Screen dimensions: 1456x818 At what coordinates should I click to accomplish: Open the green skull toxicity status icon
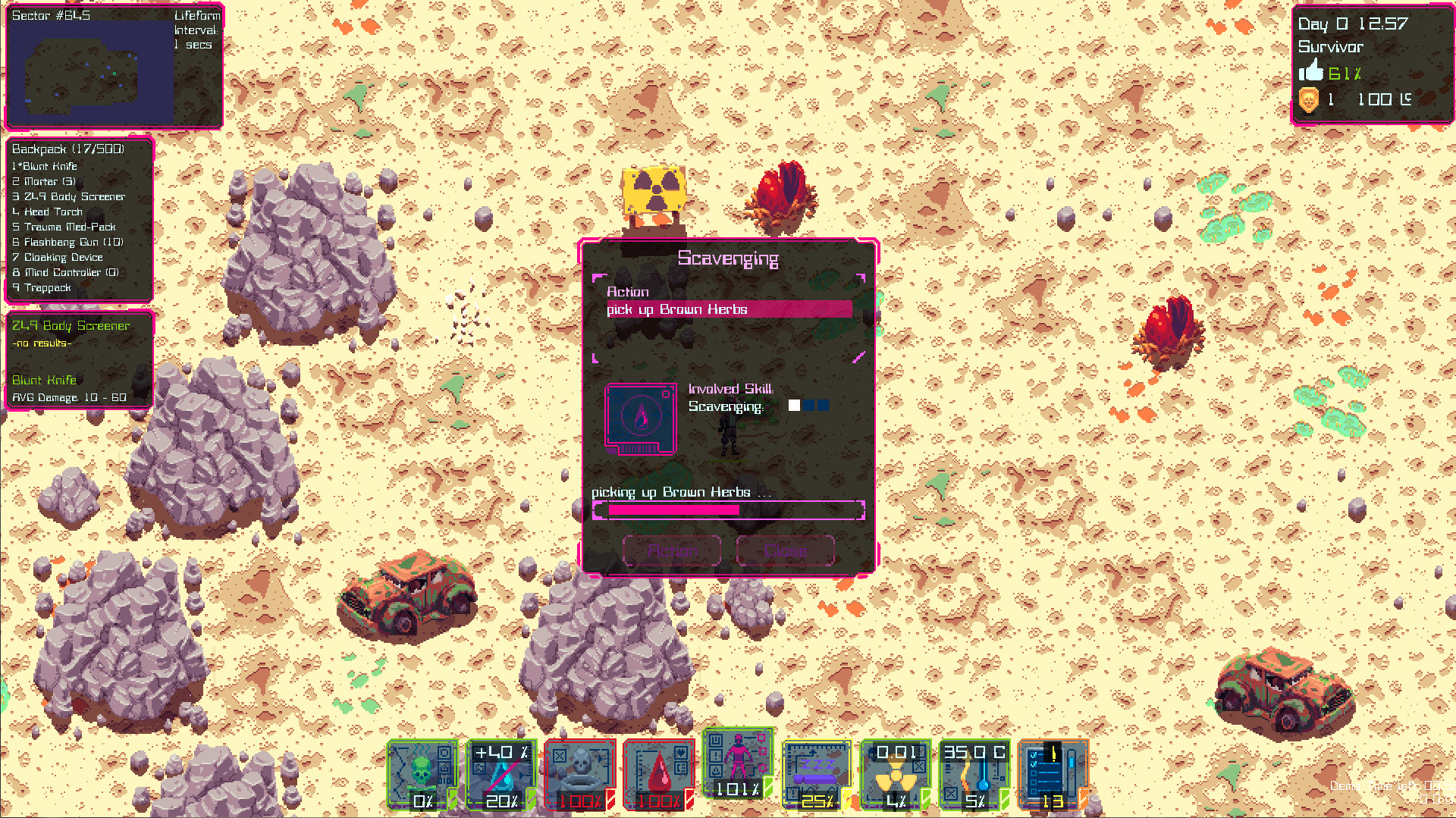click(x=423, y=775)
